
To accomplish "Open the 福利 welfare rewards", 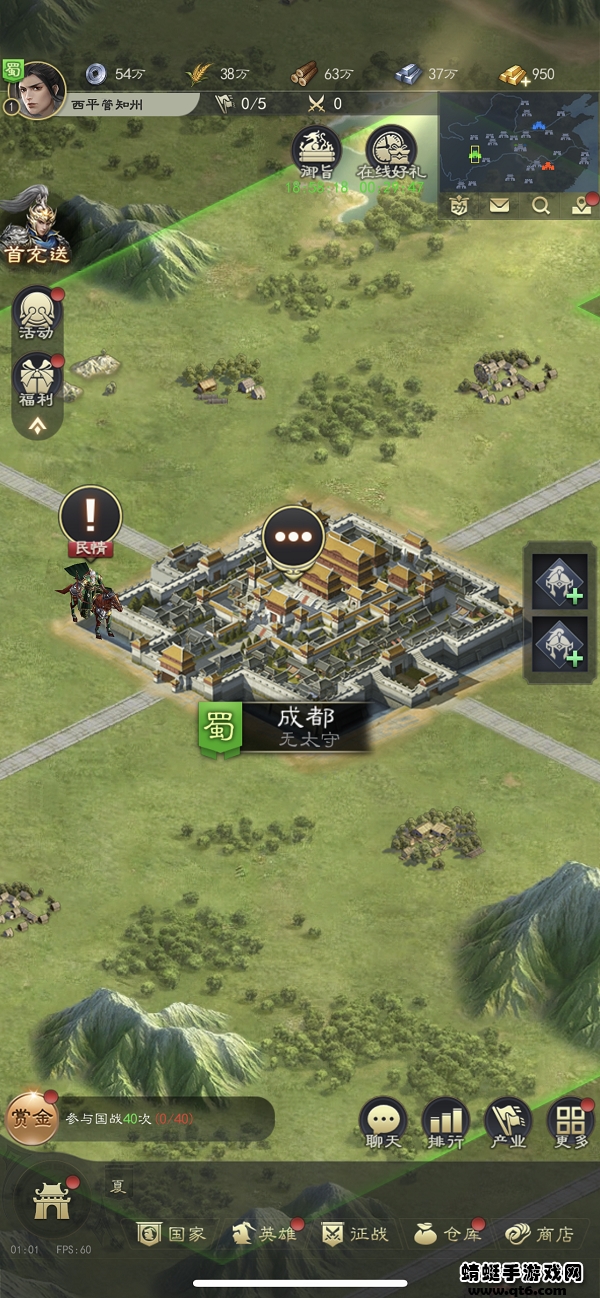I will pos(37,382).
